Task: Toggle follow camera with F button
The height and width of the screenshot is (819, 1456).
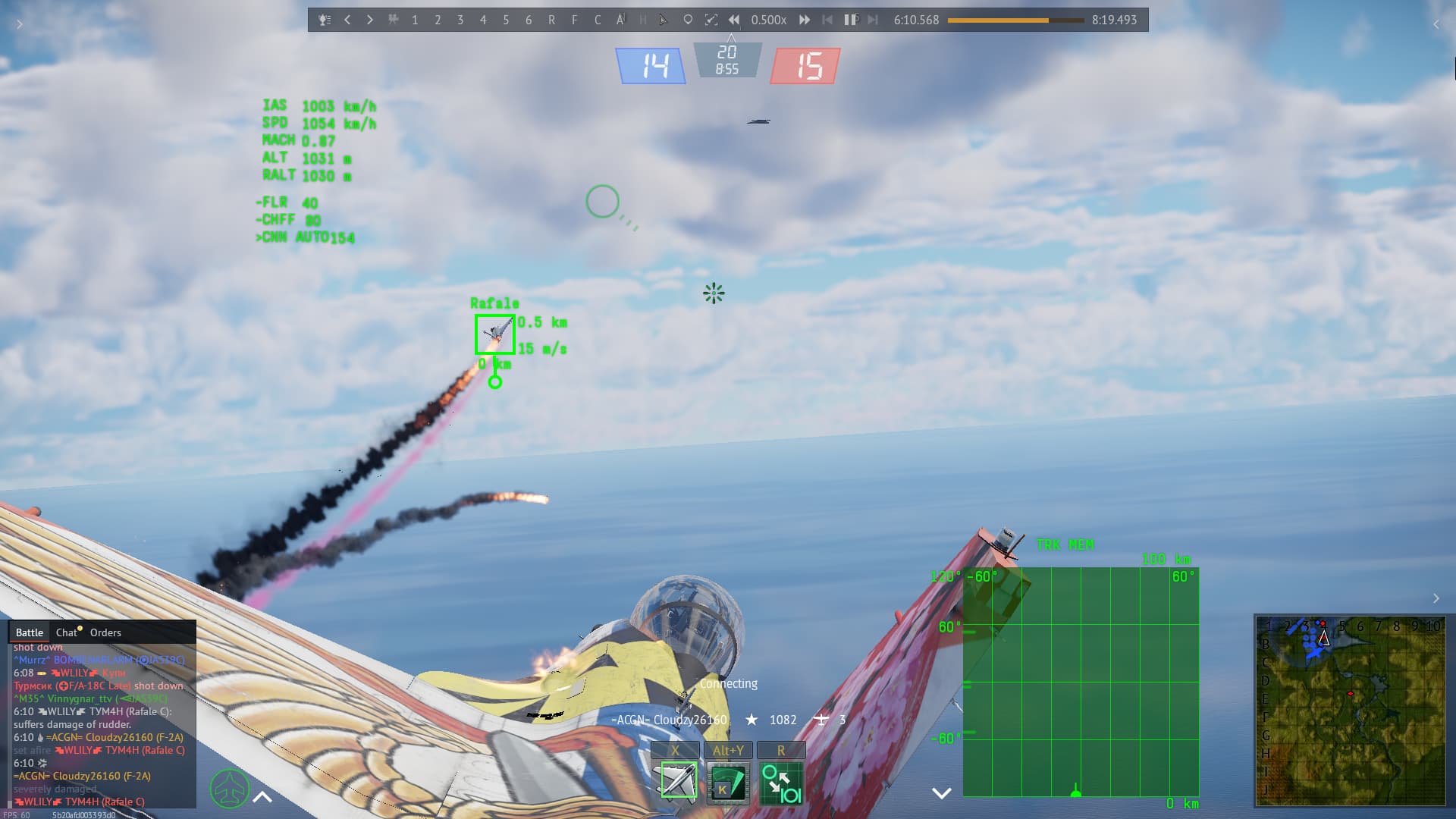Action: point(574,20)
